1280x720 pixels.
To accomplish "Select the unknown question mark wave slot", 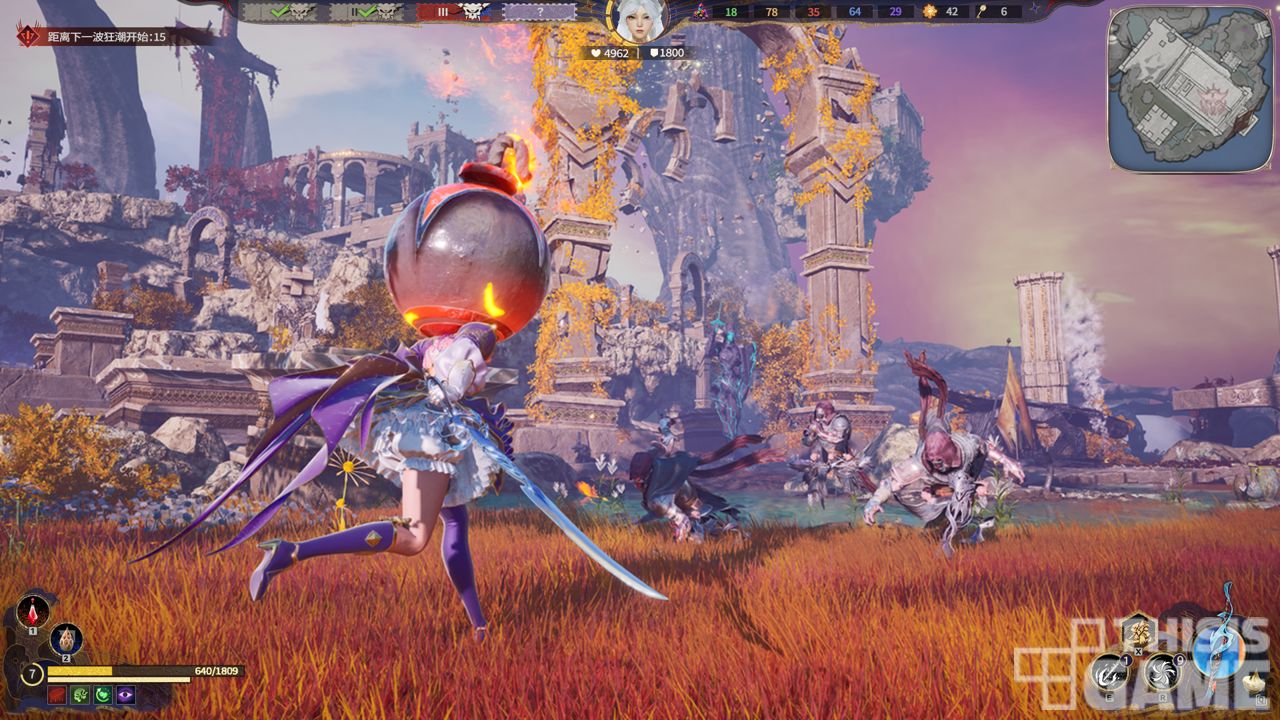I will [539, 12].
